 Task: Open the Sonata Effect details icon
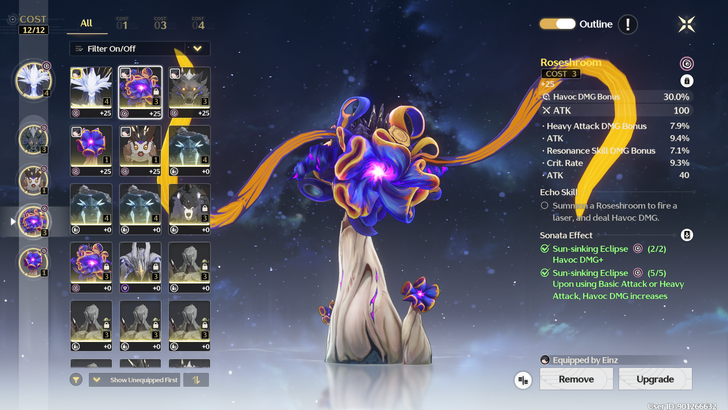point(687,234)
